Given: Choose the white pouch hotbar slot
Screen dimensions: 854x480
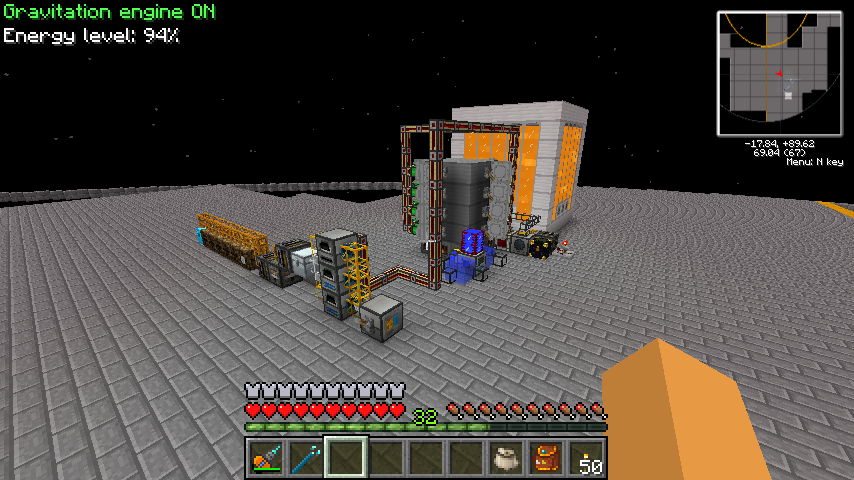Looking at the screenshot, I should pos(506,459).
